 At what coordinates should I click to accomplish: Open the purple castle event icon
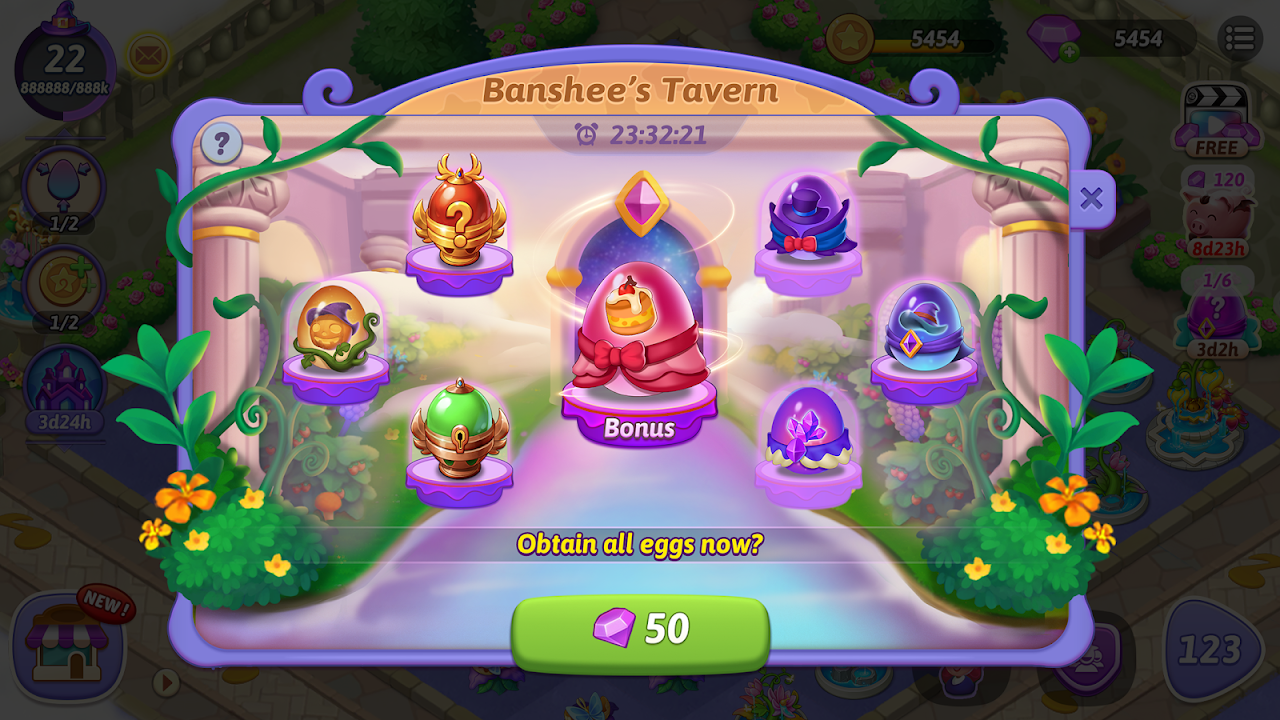point(64,385)
